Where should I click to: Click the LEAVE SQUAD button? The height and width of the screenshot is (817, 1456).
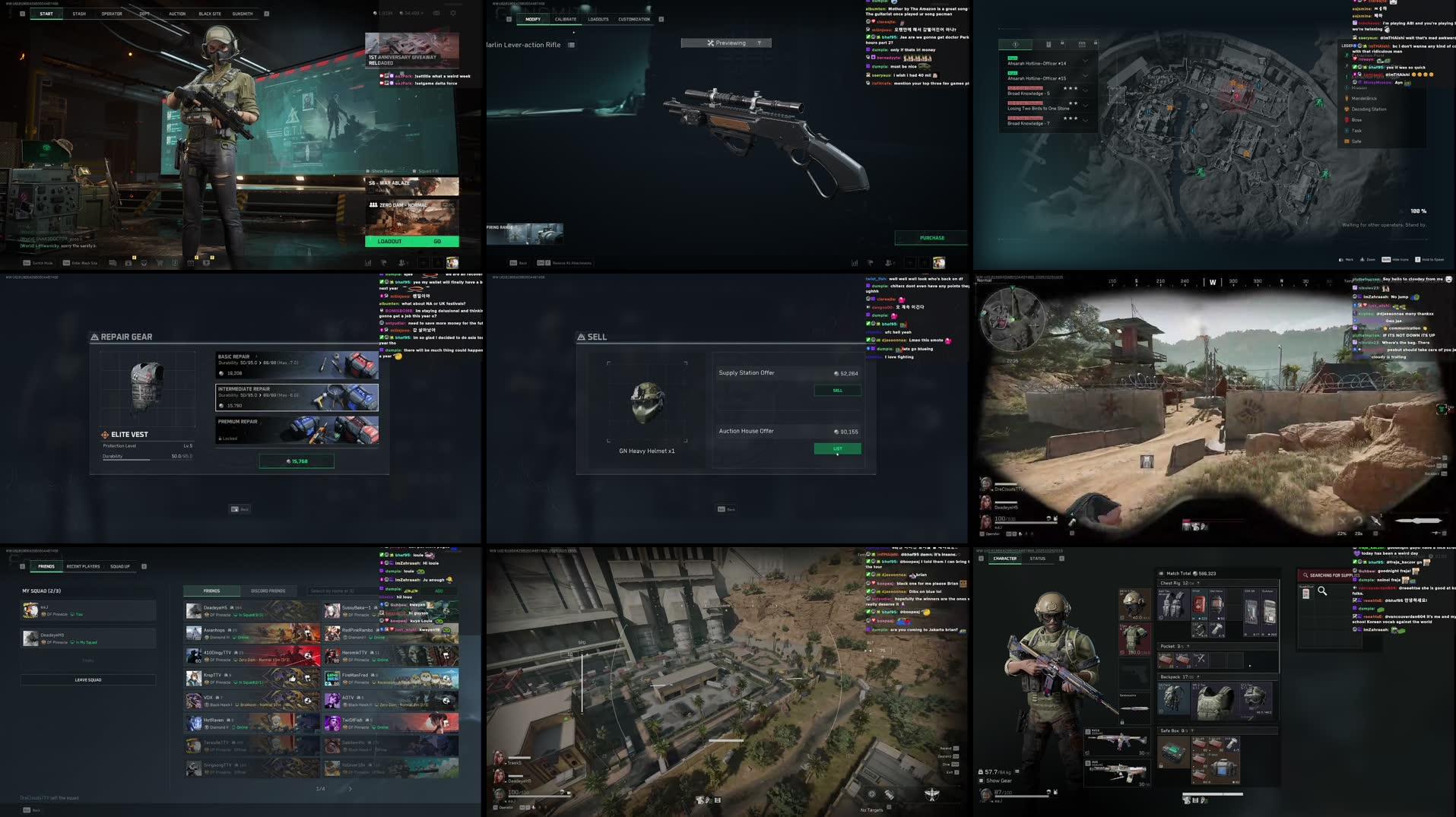[87, 679]
